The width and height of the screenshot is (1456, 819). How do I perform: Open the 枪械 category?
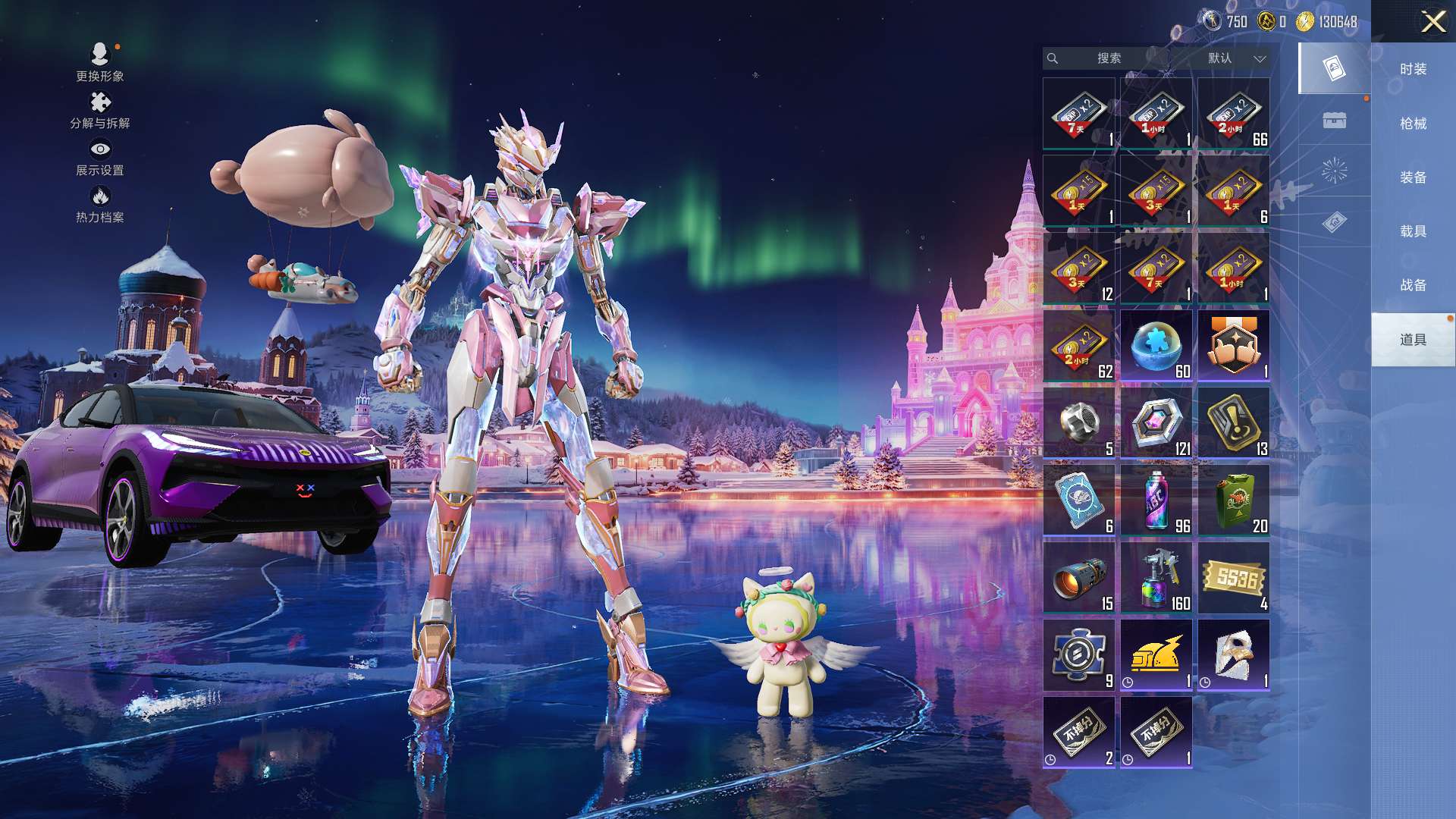[1413, 123]
